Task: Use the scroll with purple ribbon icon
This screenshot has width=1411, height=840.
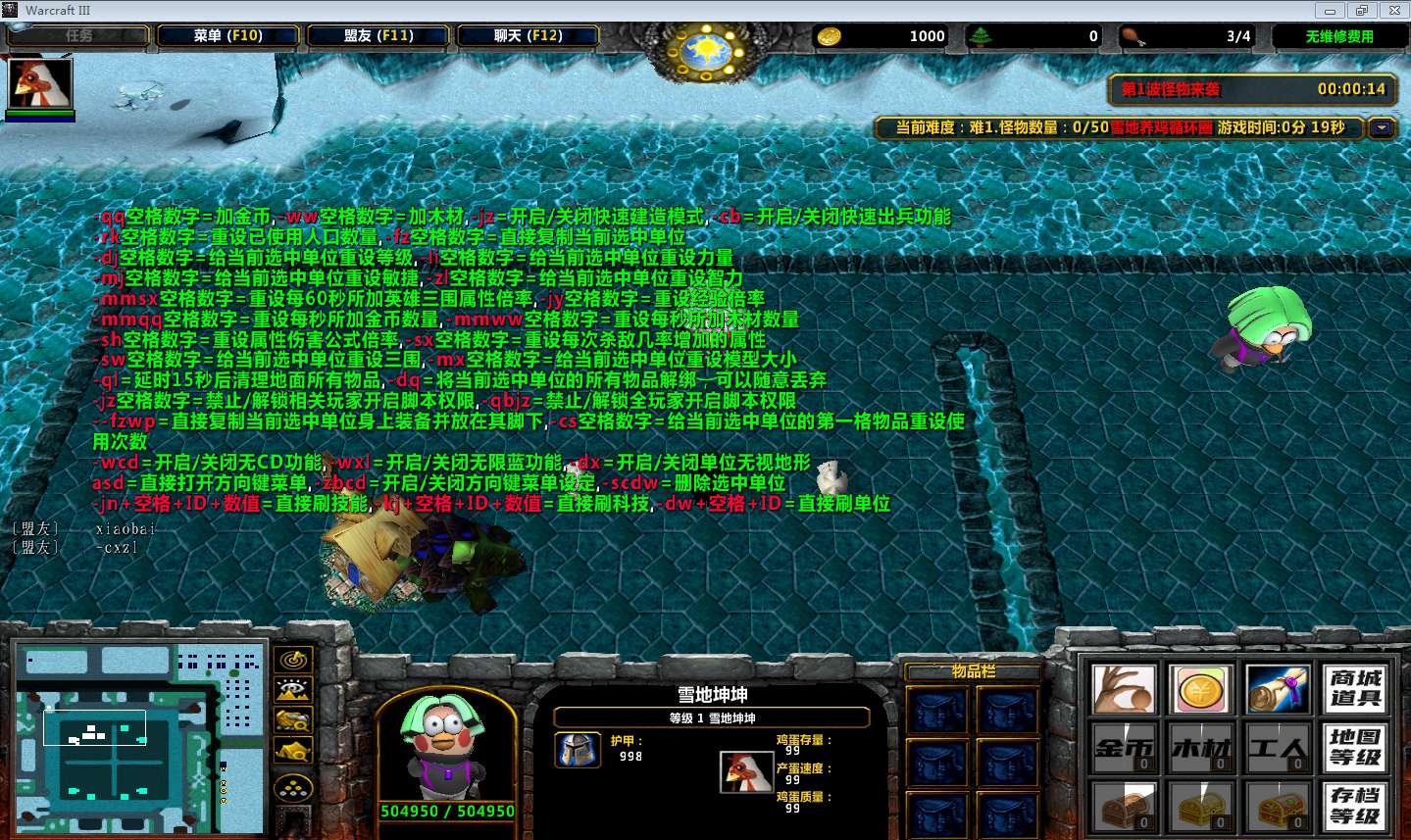Action: coord(1278,690)
